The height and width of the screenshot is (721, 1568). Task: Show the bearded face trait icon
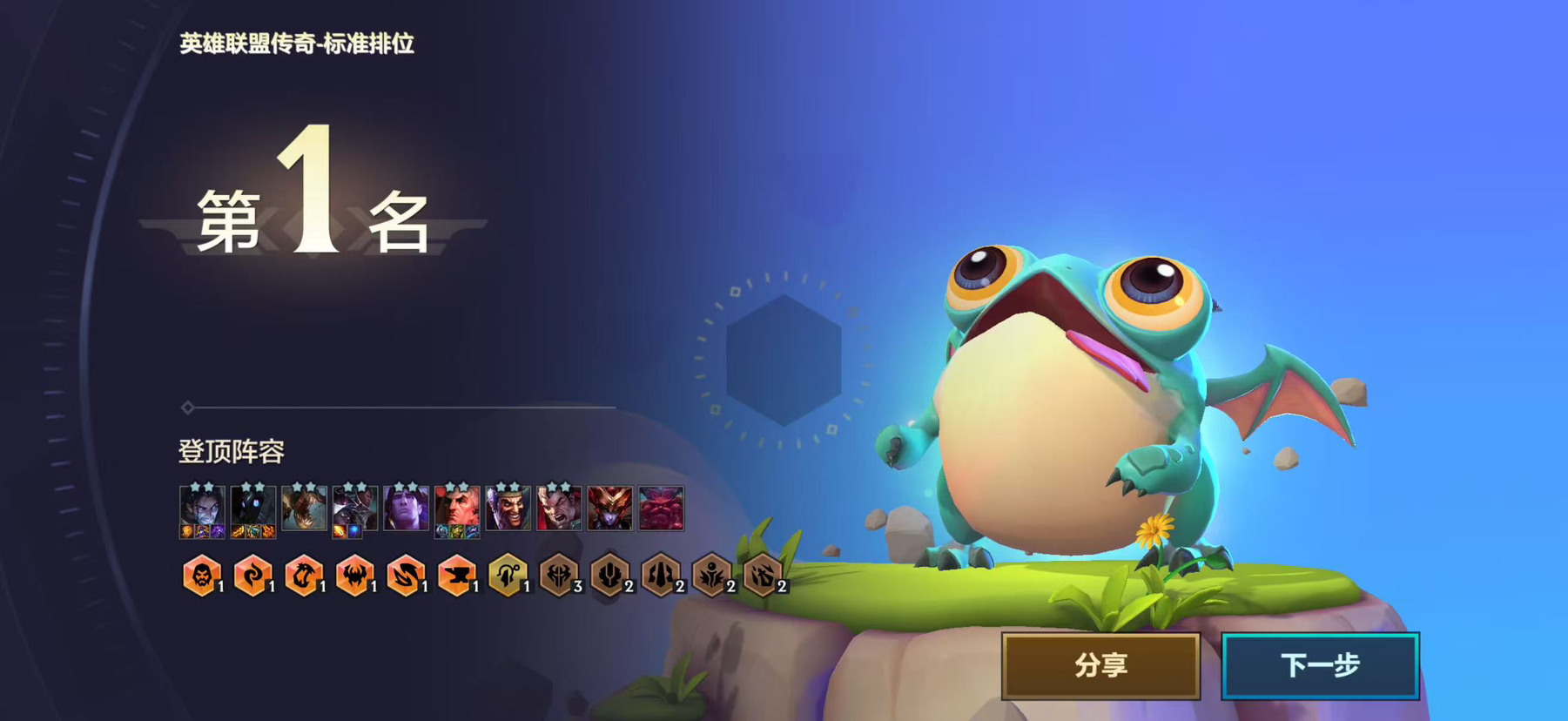[201, 576]
